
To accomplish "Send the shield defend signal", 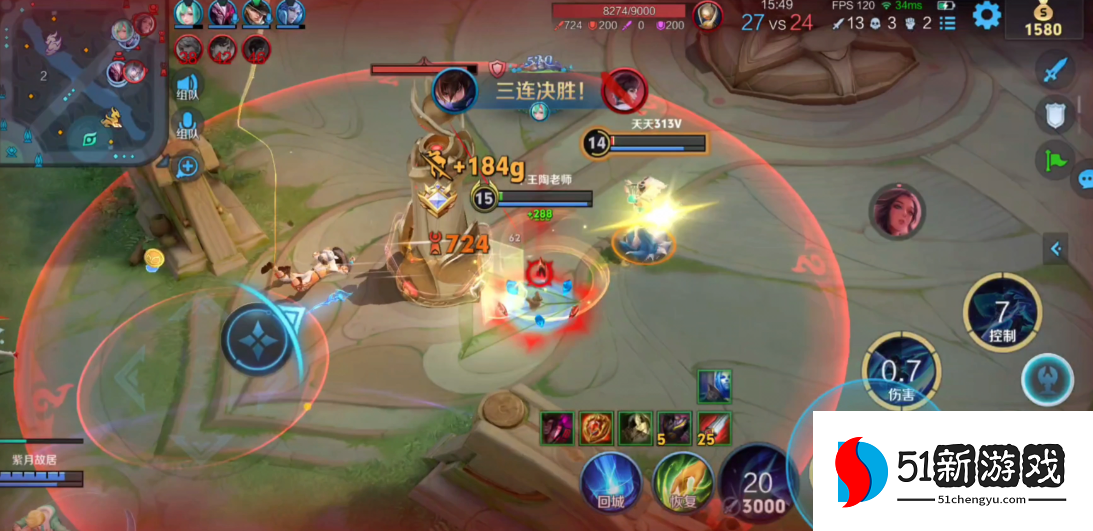I will pyautogui.click(x=1056, y=116).
